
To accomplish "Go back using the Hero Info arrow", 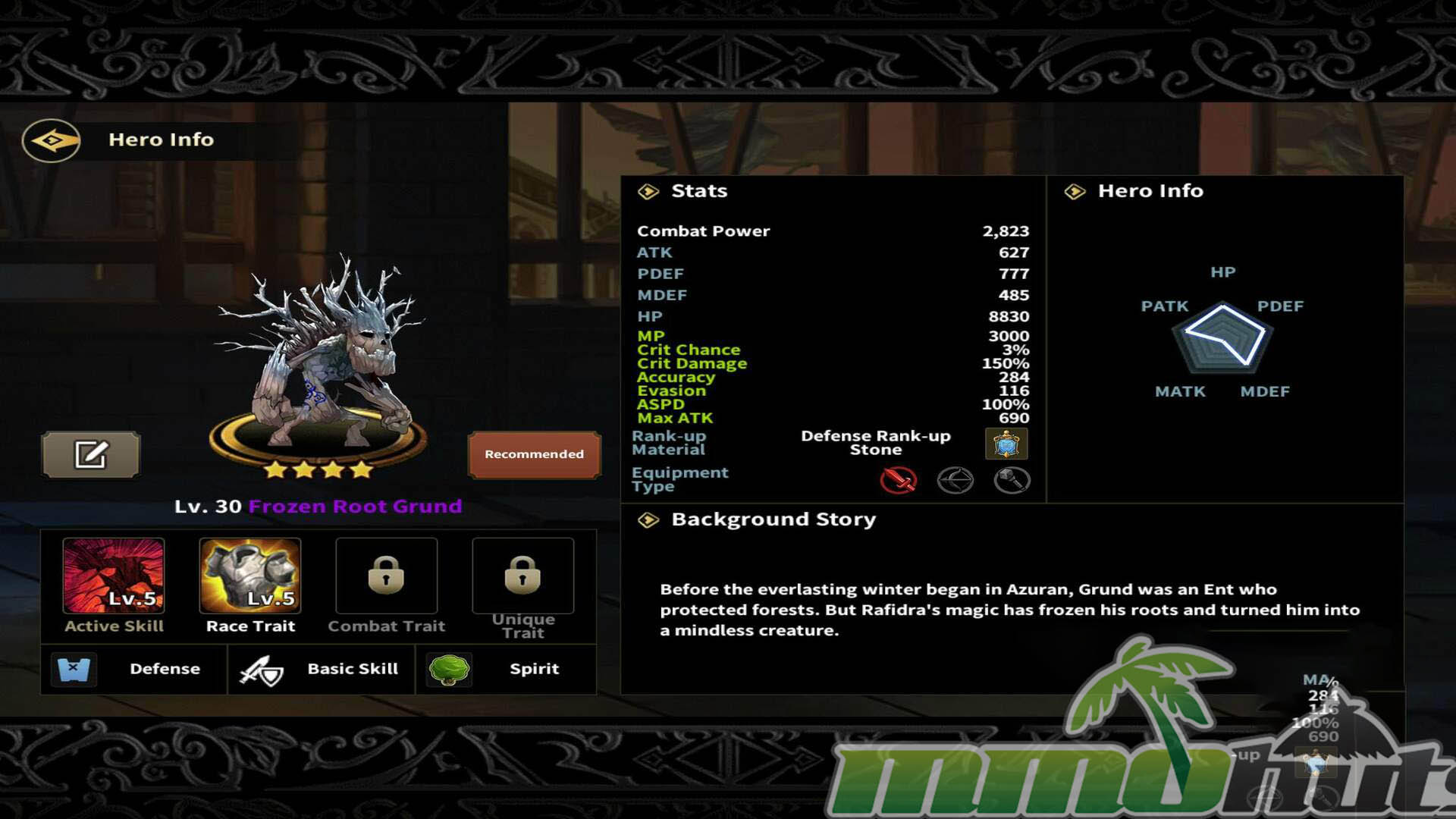I will coord(51,140).
